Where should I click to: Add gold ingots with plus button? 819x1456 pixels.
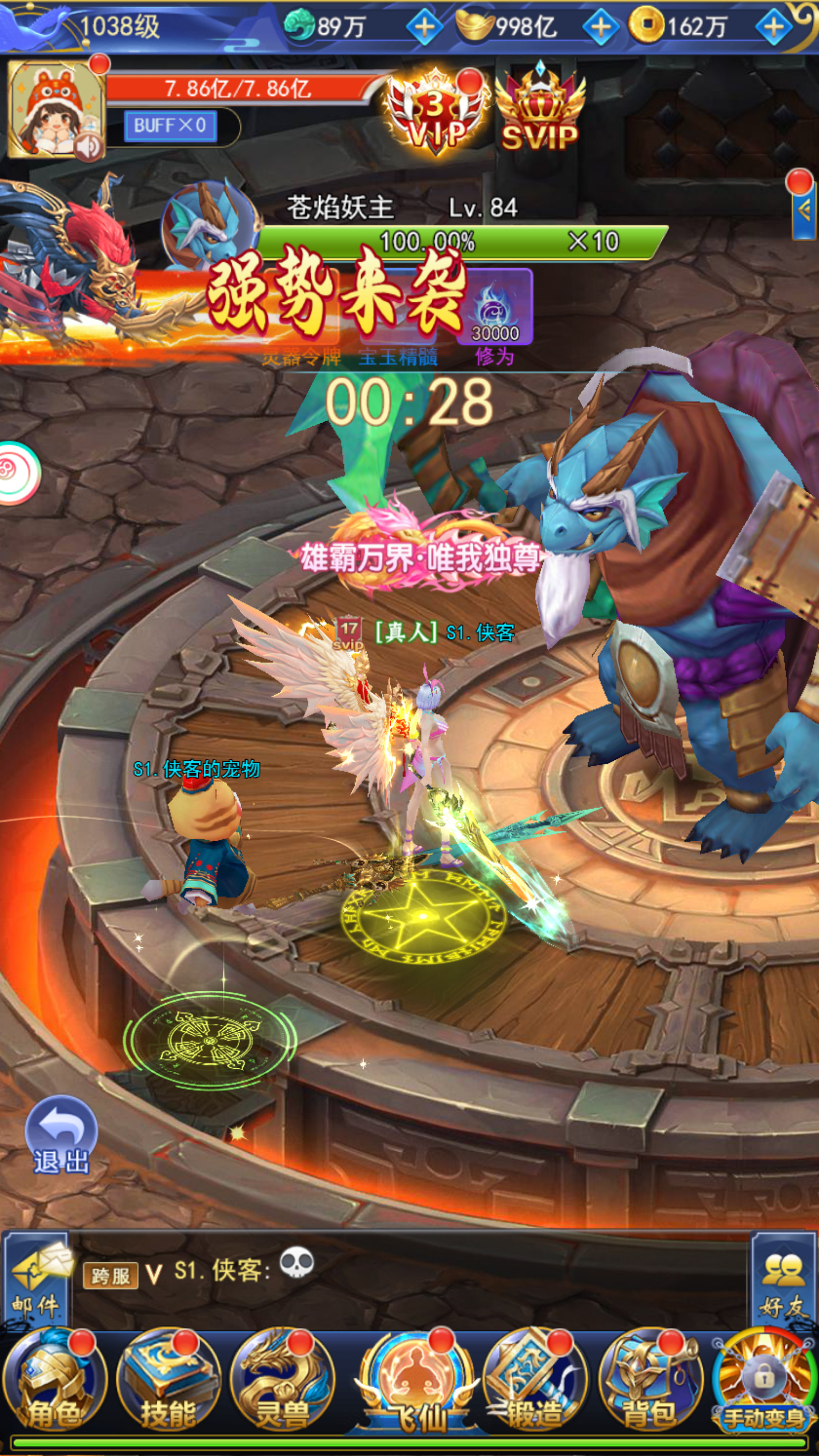click(x=600, y=27)
